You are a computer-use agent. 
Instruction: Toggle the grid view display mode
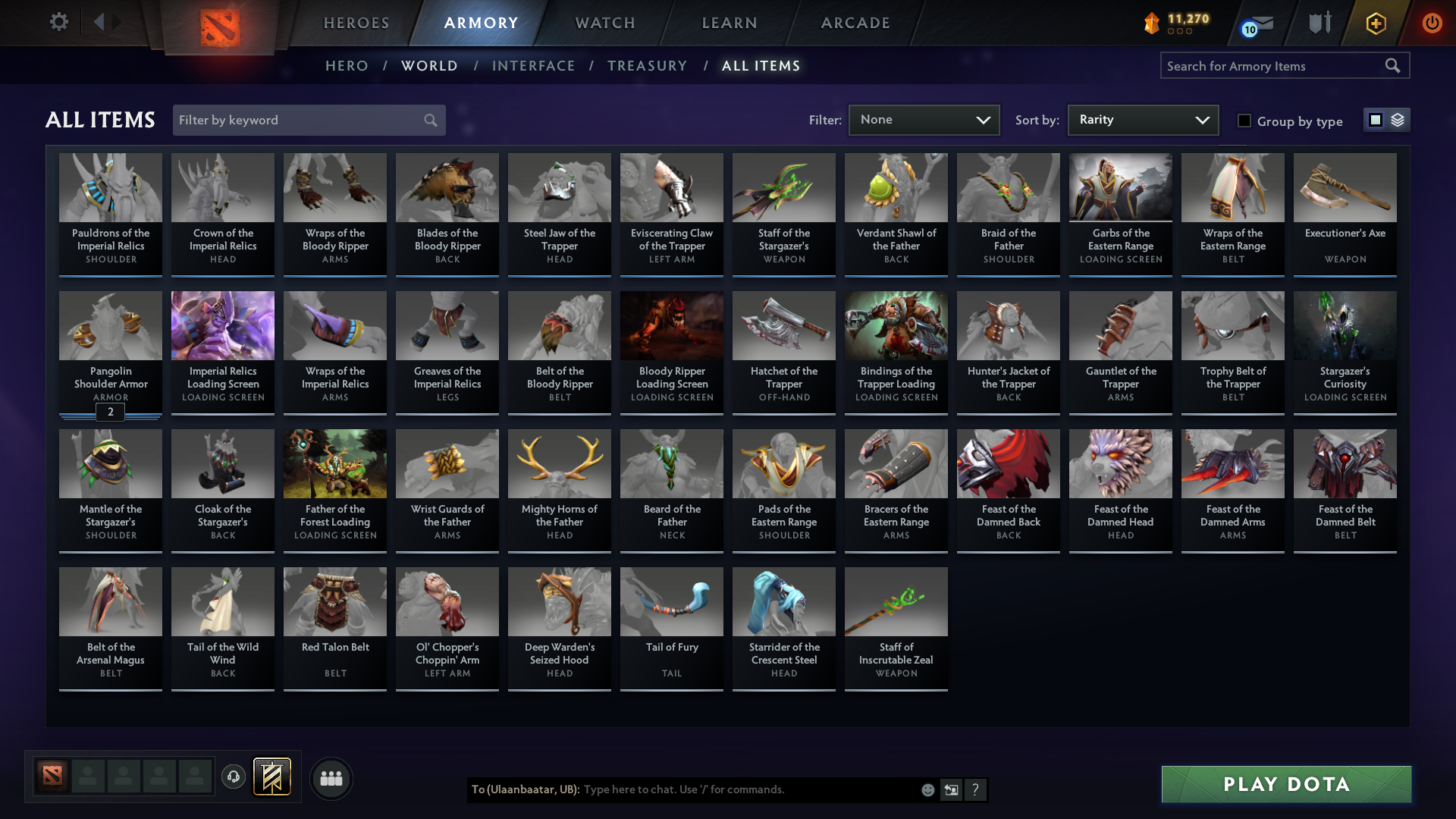[1374, 119]
